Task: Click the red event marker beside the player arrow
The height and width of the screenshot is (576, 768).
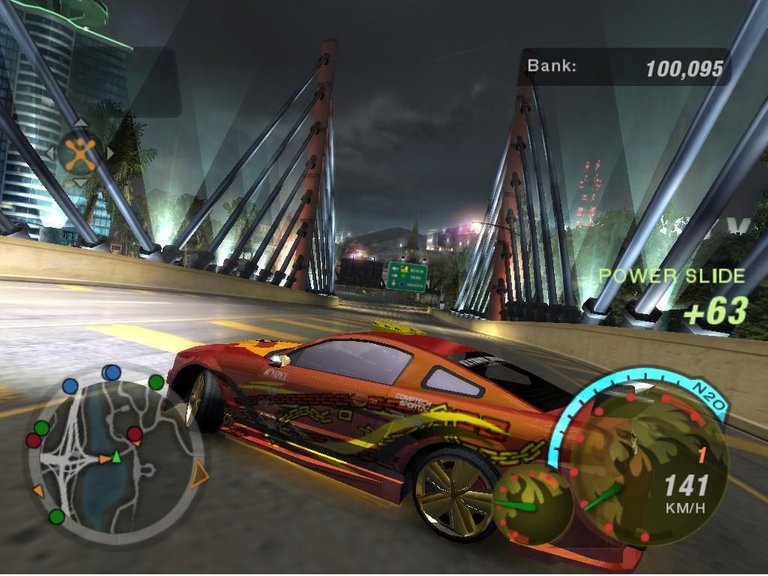Action: (x=135, y=434)
